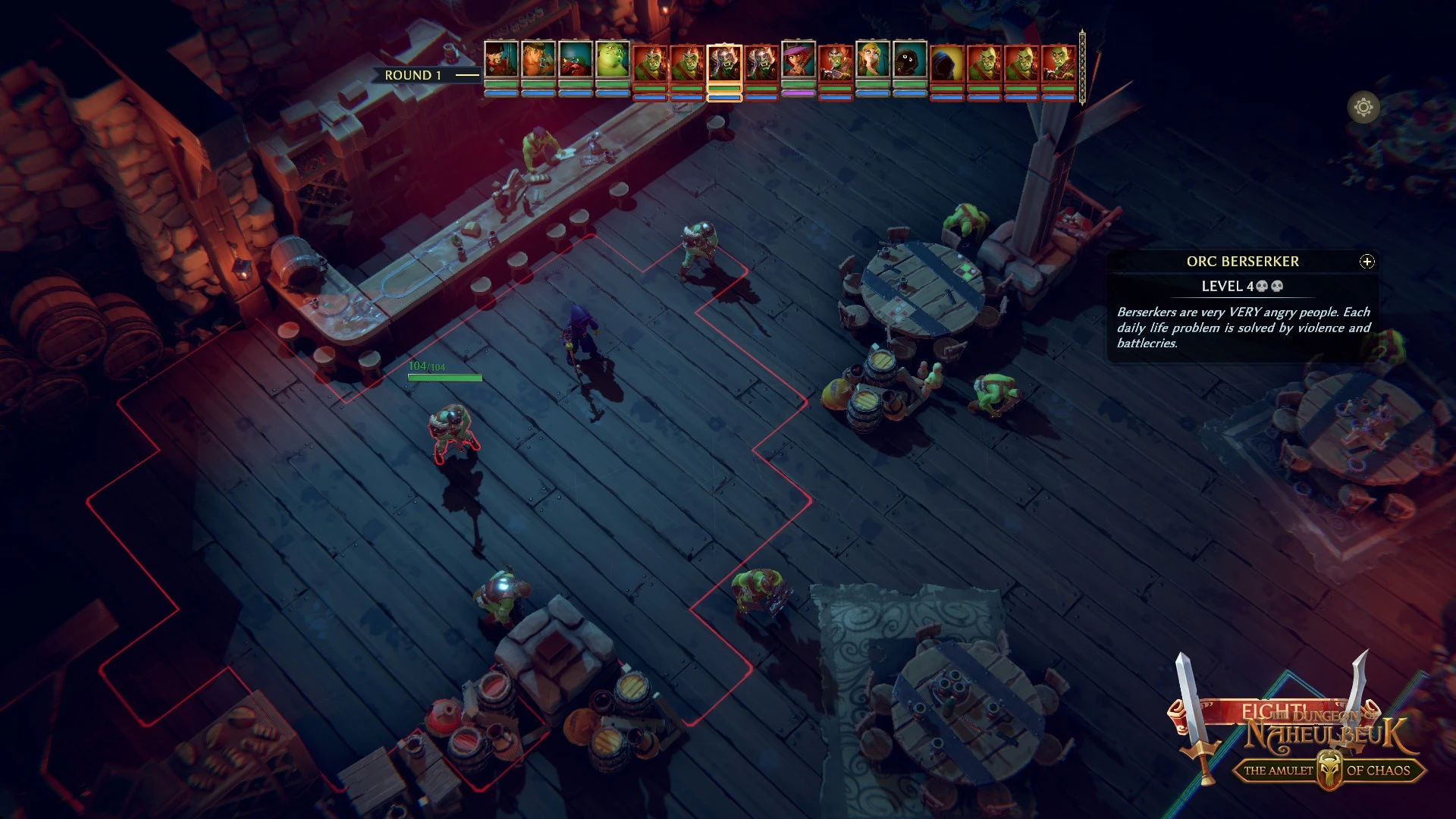This screenshot has width=1456, height=819.
Task: Open the settings gear menu
Action: click(x=1363, y=108)
